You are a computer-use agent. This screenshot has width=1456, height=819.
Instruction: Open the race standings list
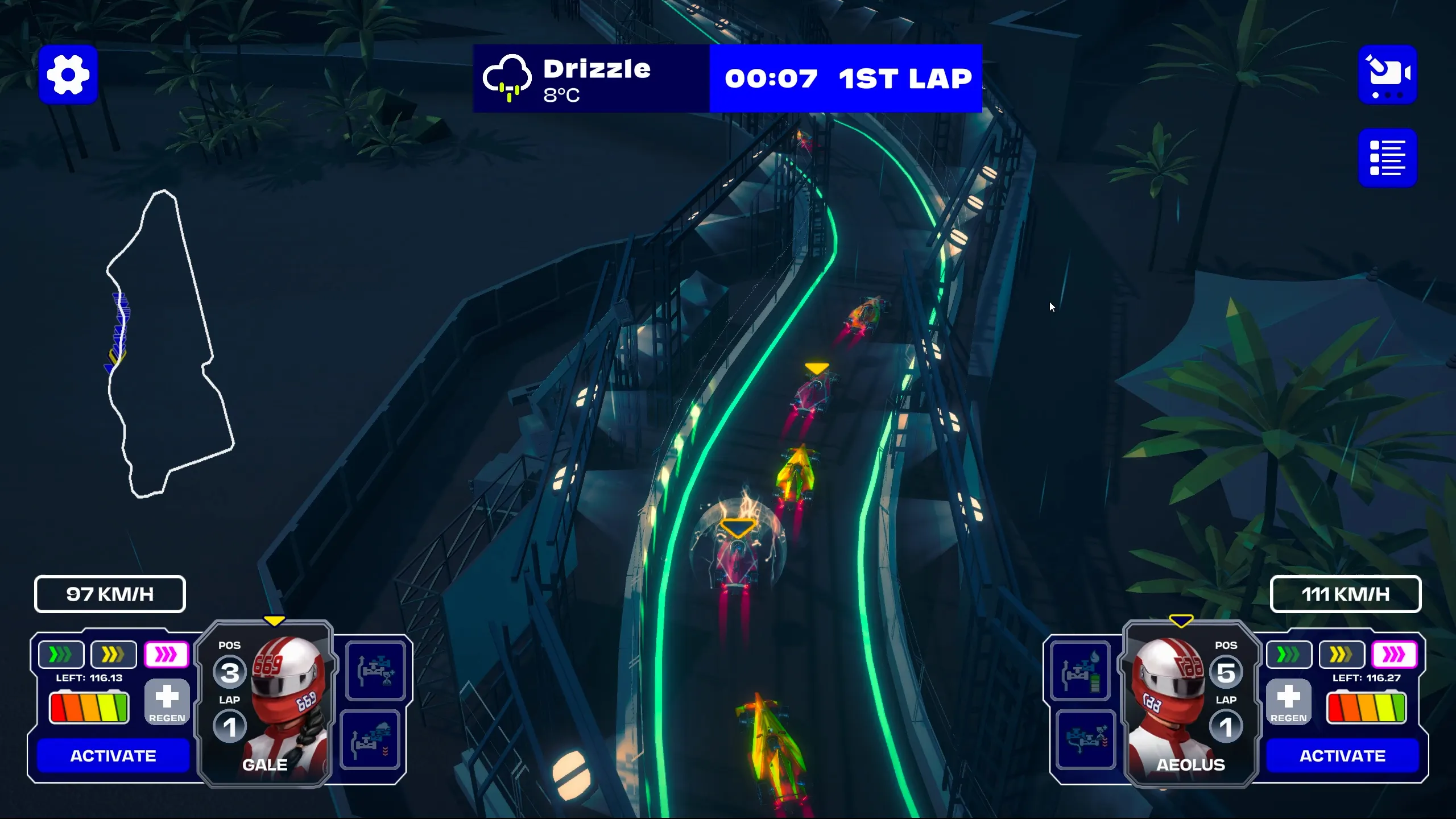tap(1387, 158)
